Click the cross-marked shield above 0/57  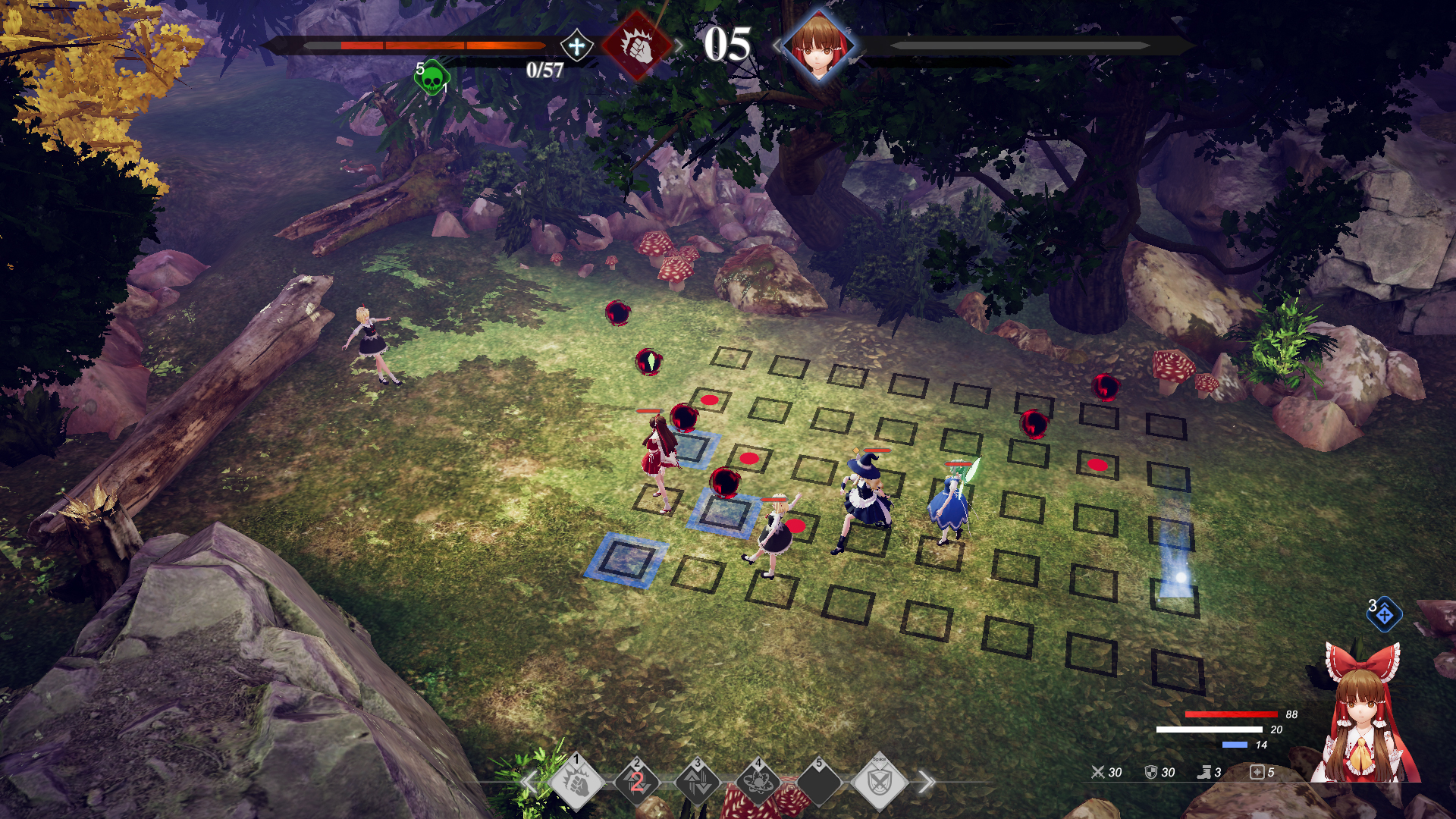click(576, 45)
